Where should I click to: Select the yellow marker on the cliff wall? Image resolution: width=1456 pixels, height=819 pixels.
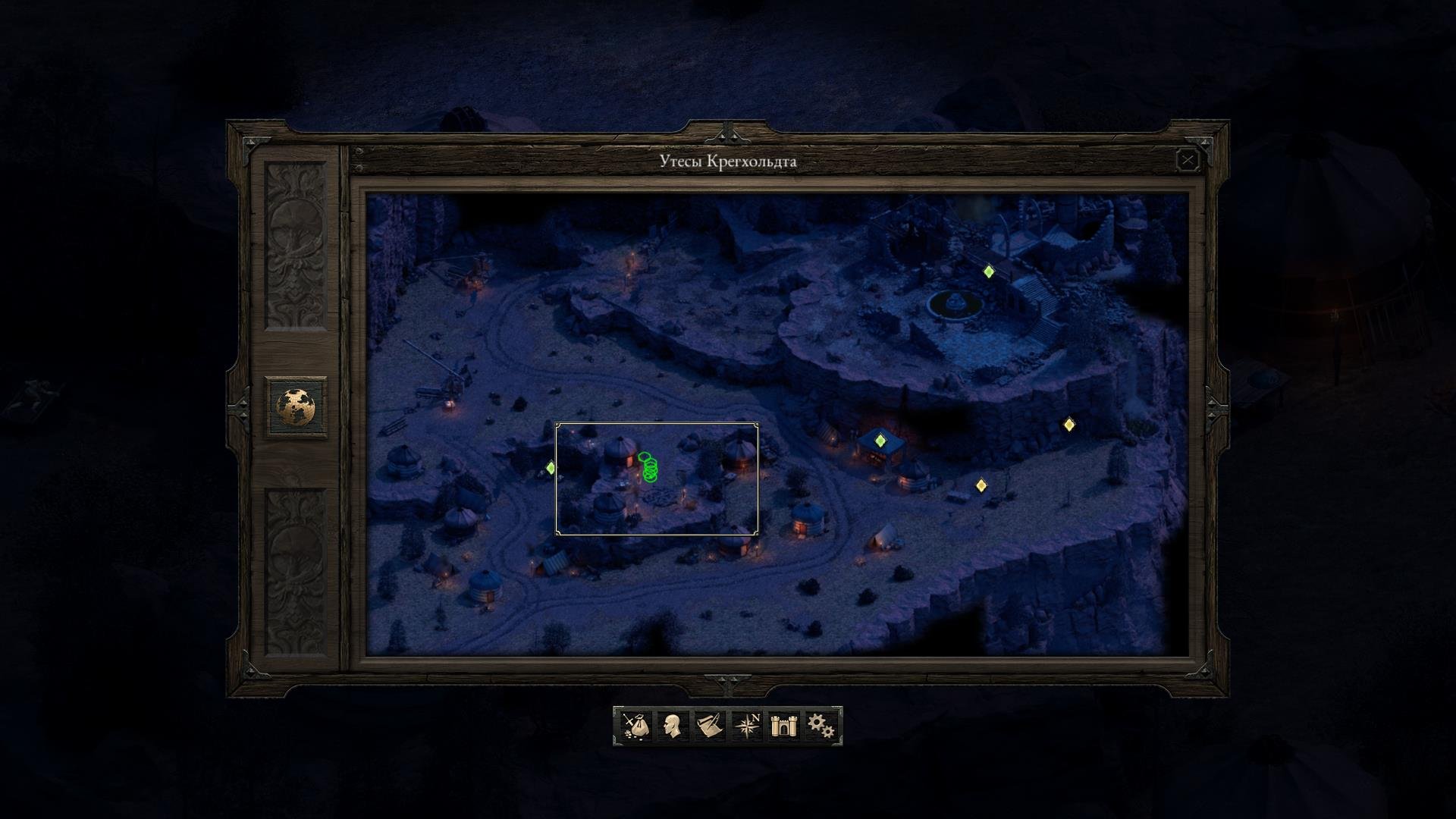click(x=1068, y=425)
